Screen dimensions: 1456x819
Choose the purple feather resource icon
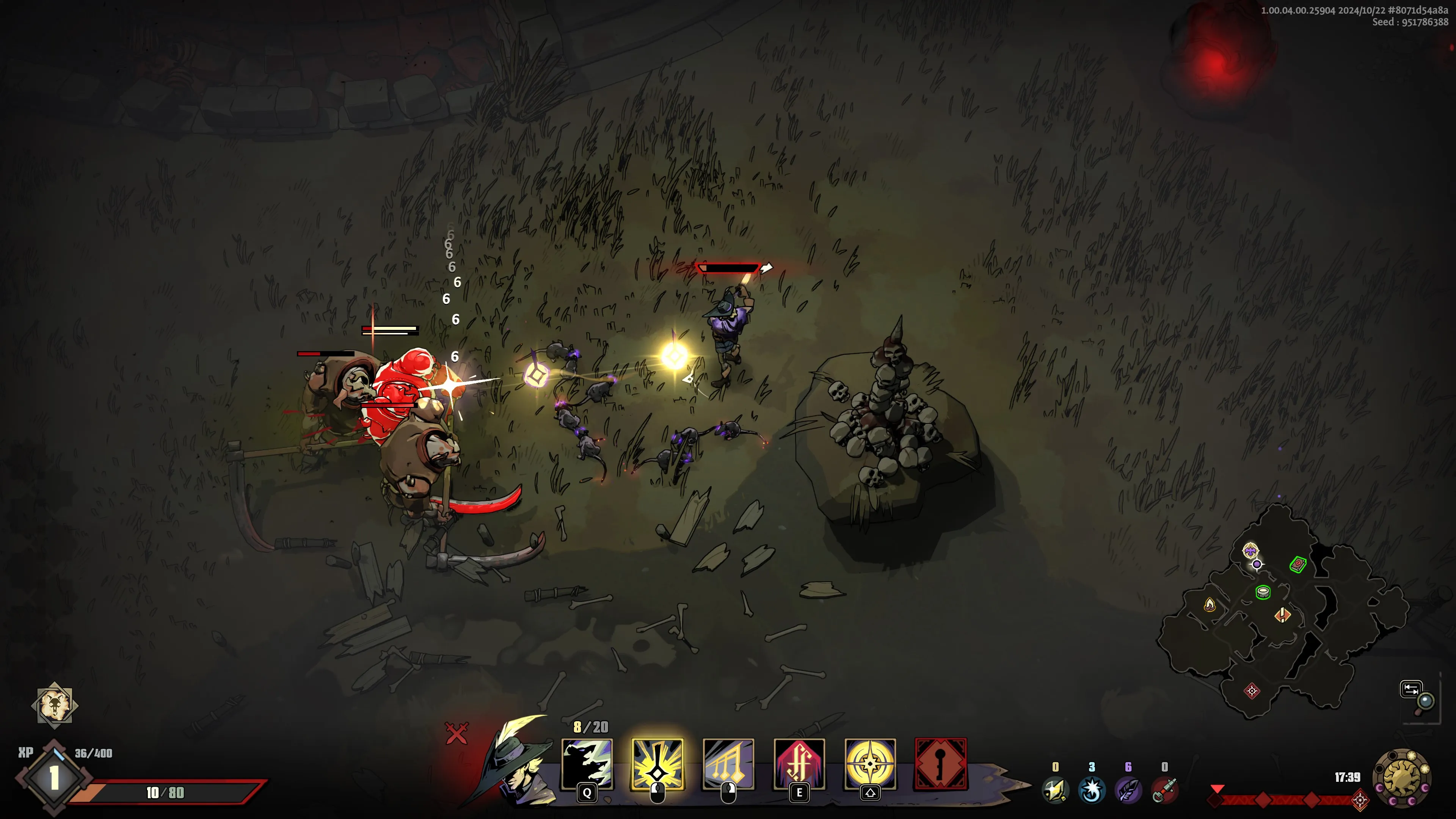coord(1128,789)
